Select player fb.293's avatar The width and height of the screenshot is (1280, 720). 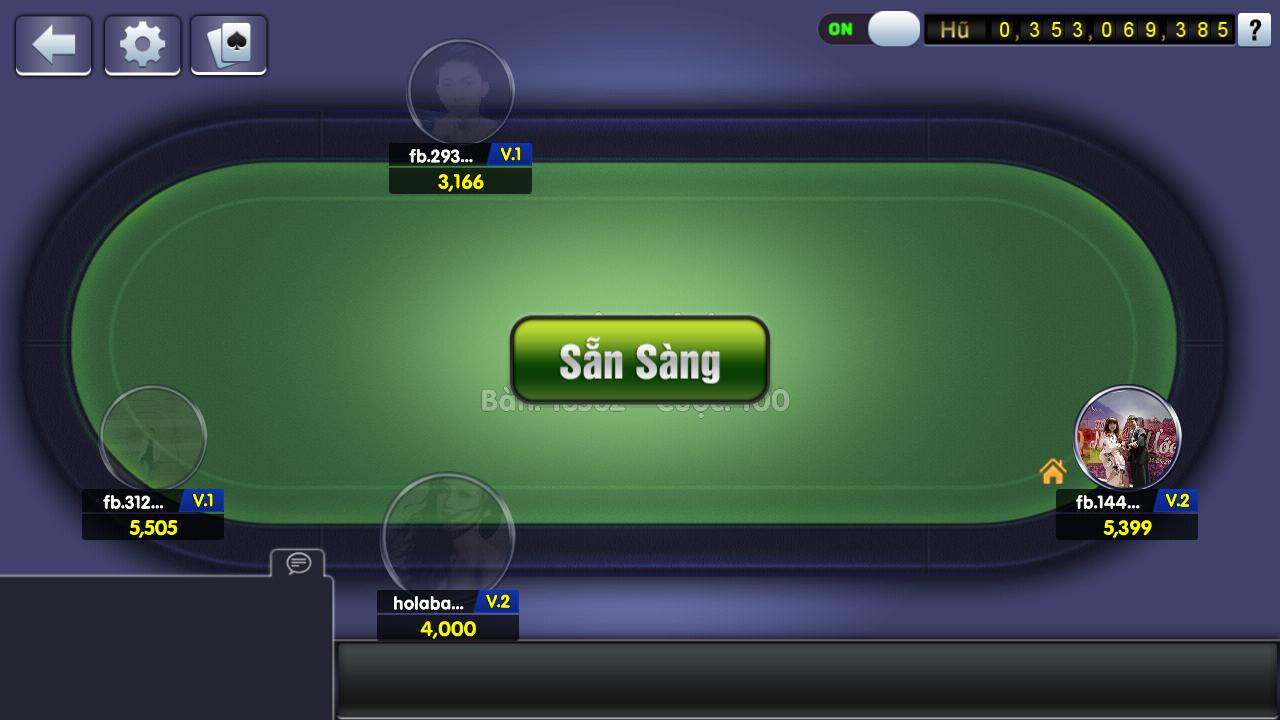point(460,92)
